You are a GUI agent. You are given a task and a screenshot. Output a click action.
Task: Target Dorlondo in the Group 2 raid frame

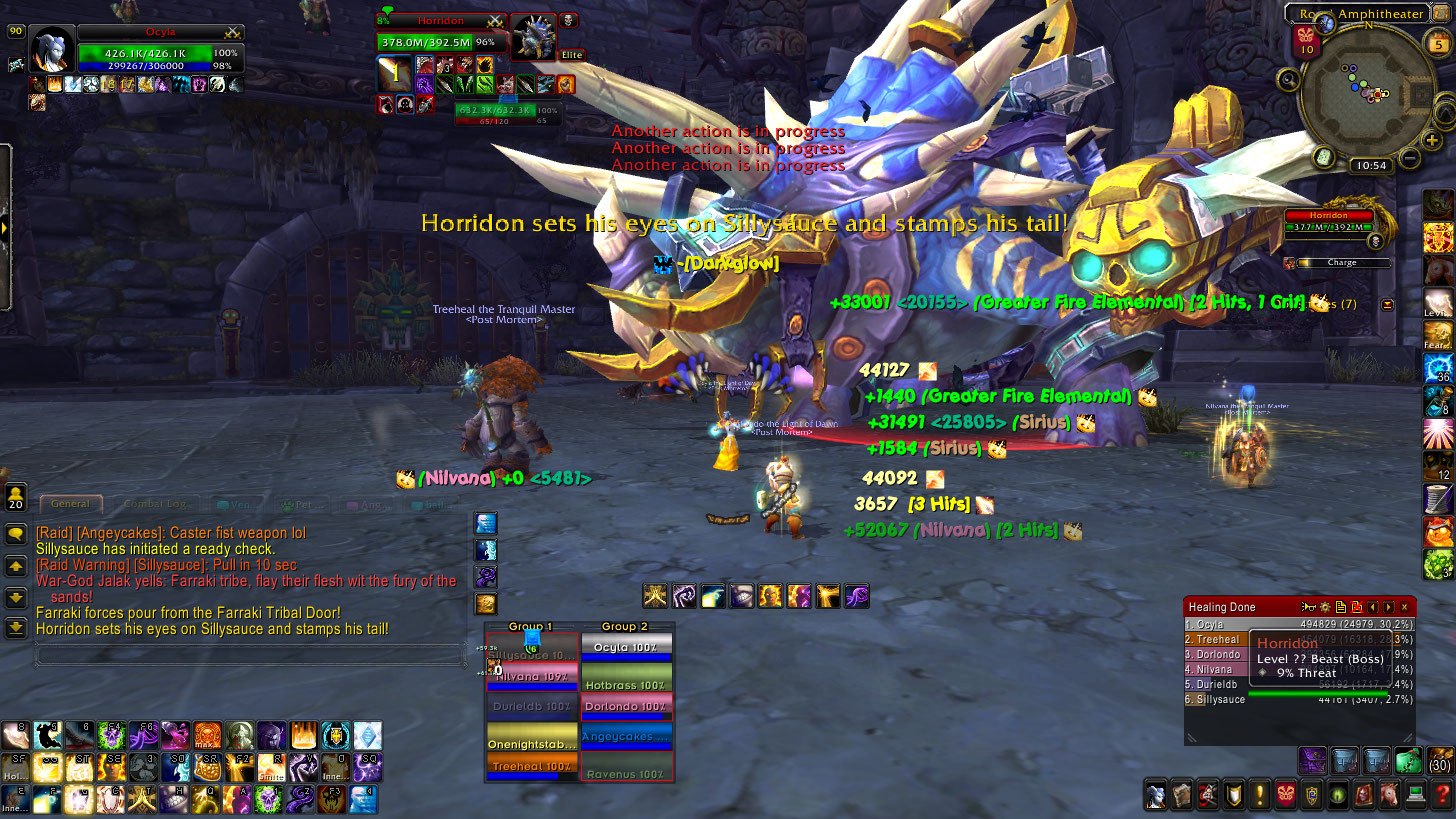(x=627, y=705)
